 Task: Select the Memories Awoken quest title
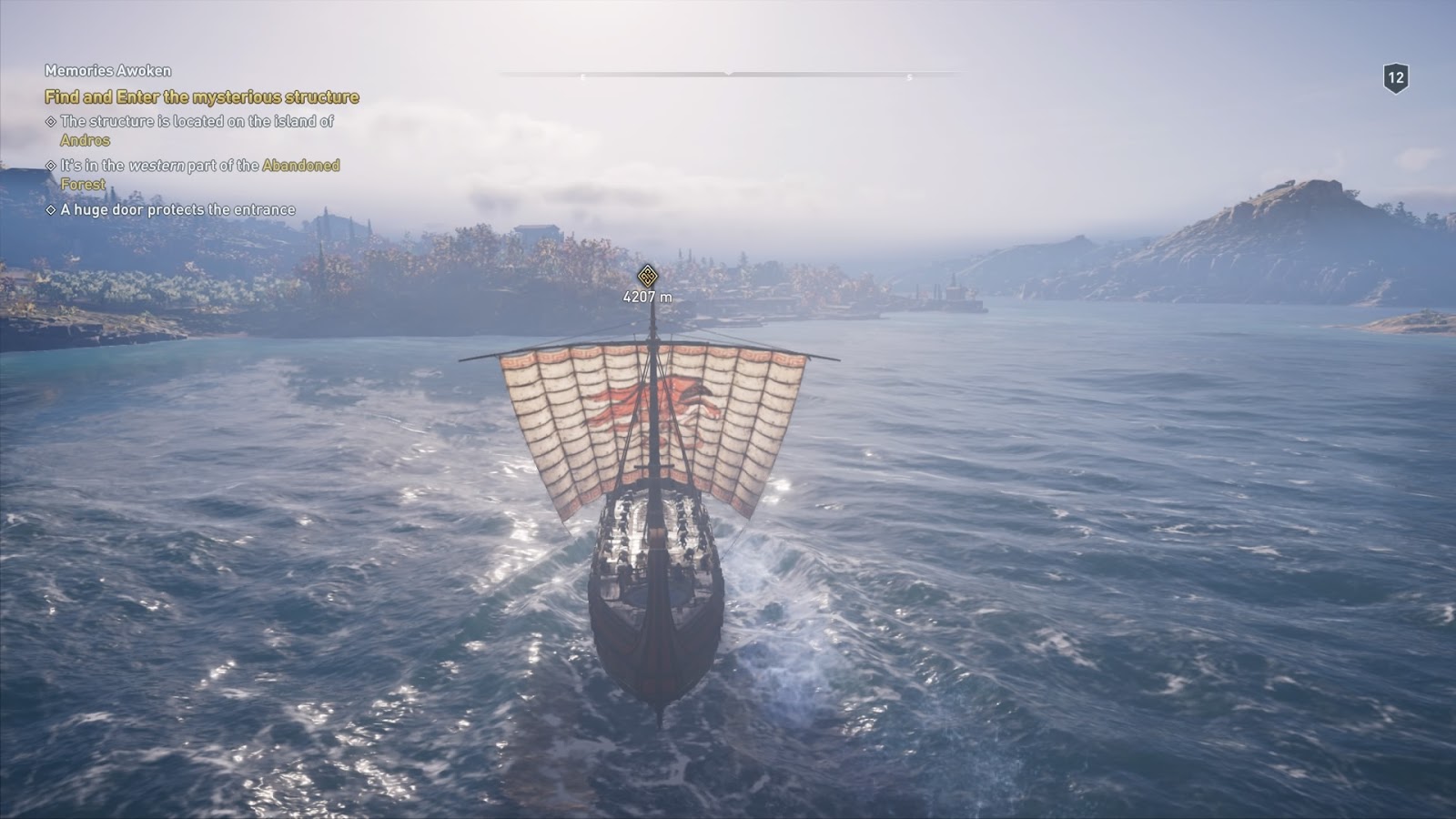click(107, 71)
